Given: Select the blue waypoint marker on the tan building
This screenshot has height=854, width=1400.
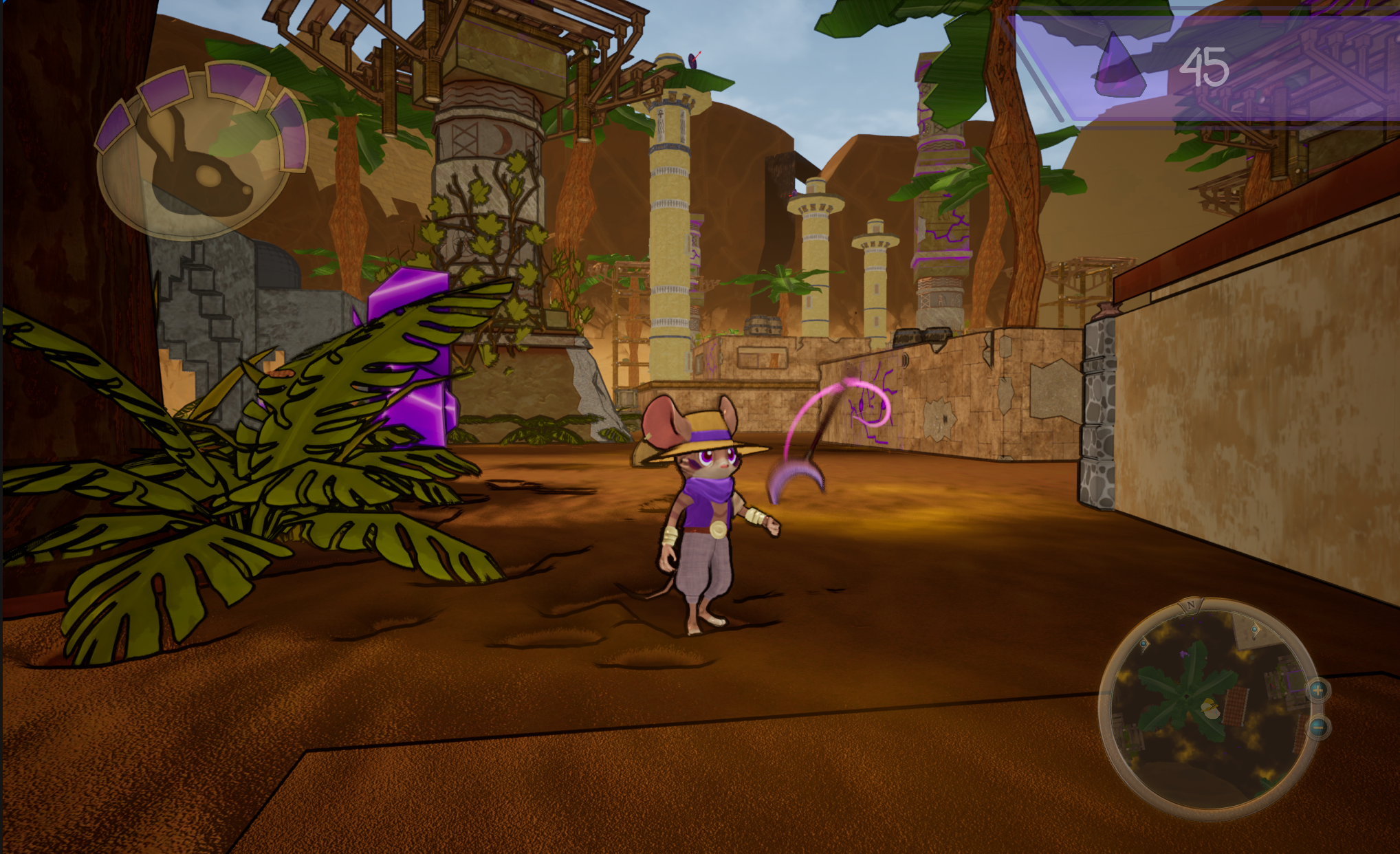Looking at the screenshot, I should (1255, 629).
